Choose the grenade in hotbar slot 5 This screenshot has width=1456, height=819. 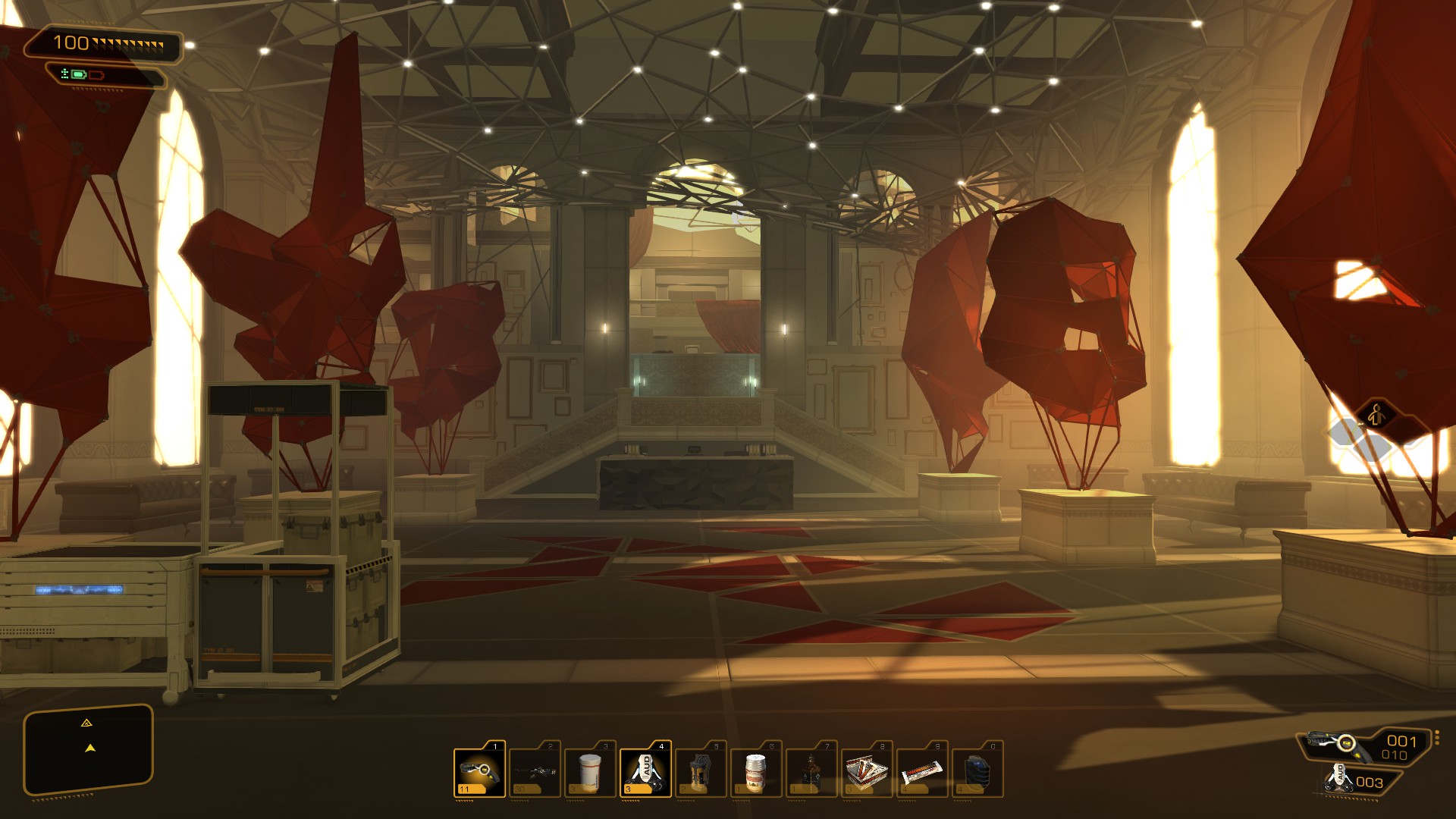(701, 771)
